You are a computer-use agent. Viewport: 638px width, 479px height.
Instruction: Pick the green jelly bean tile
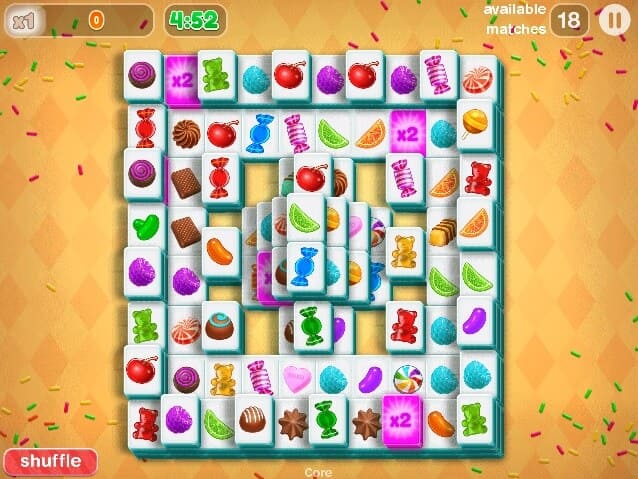(x=145, y=224)
